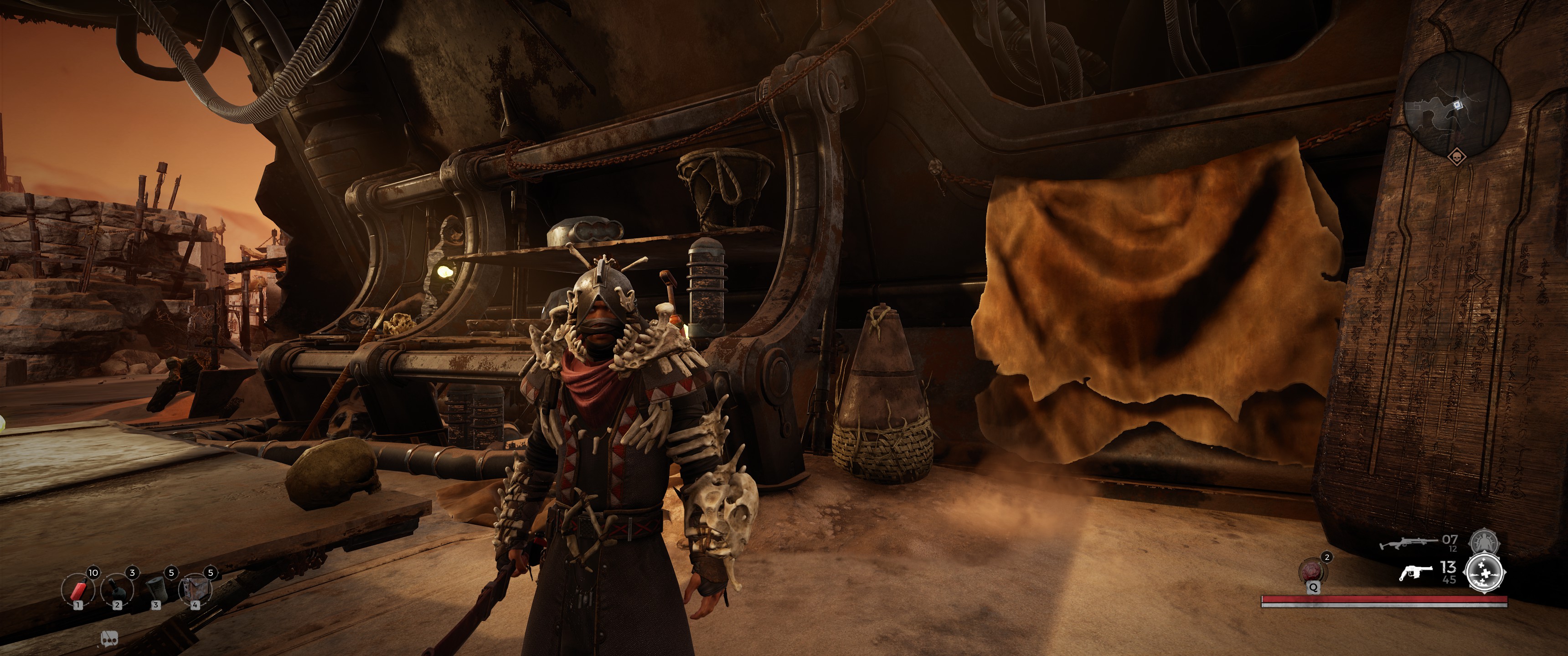The height and width of the screenshot is (656, 1568).
Task: Use the red flask consumable in slot 1
Action: coord(77,589)
